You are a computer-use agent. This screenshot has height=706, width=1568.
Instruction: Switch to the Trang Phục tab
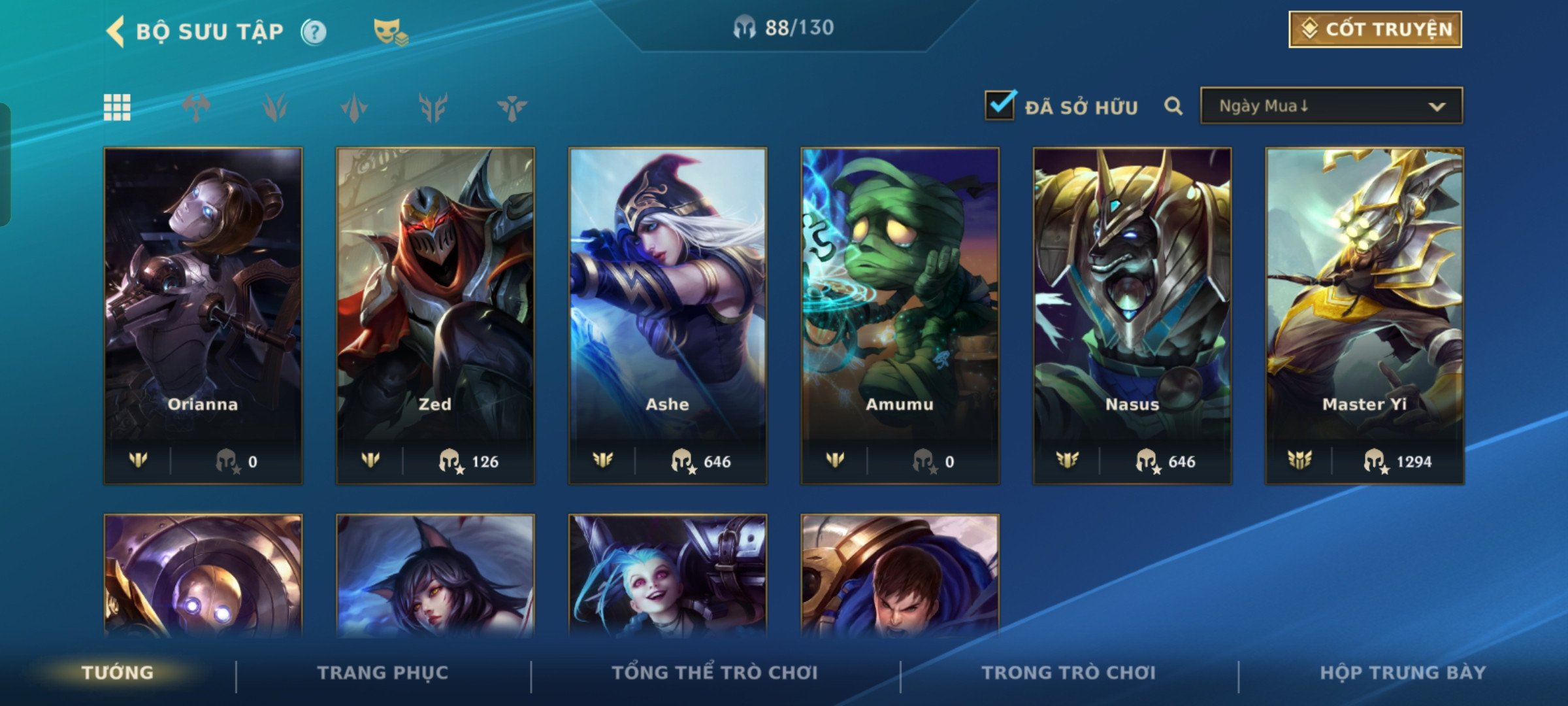(x=383, y=673)
